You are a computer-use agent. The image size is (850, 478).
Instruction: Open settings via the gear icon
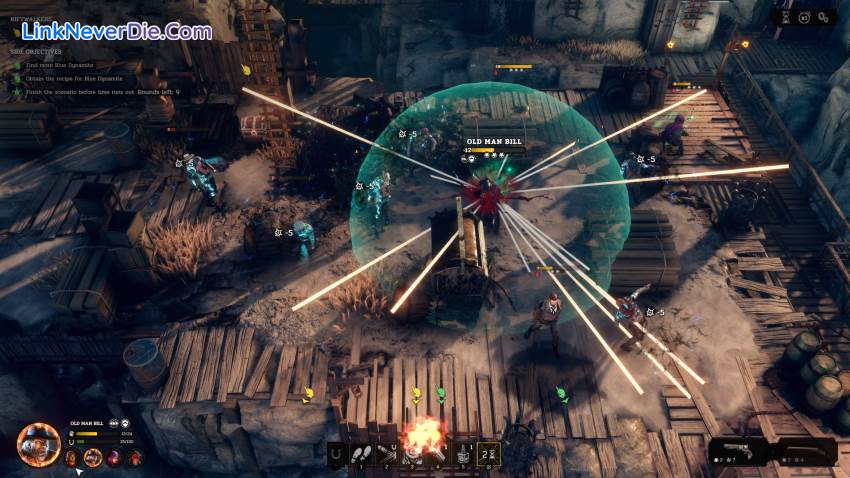[825, 17]
